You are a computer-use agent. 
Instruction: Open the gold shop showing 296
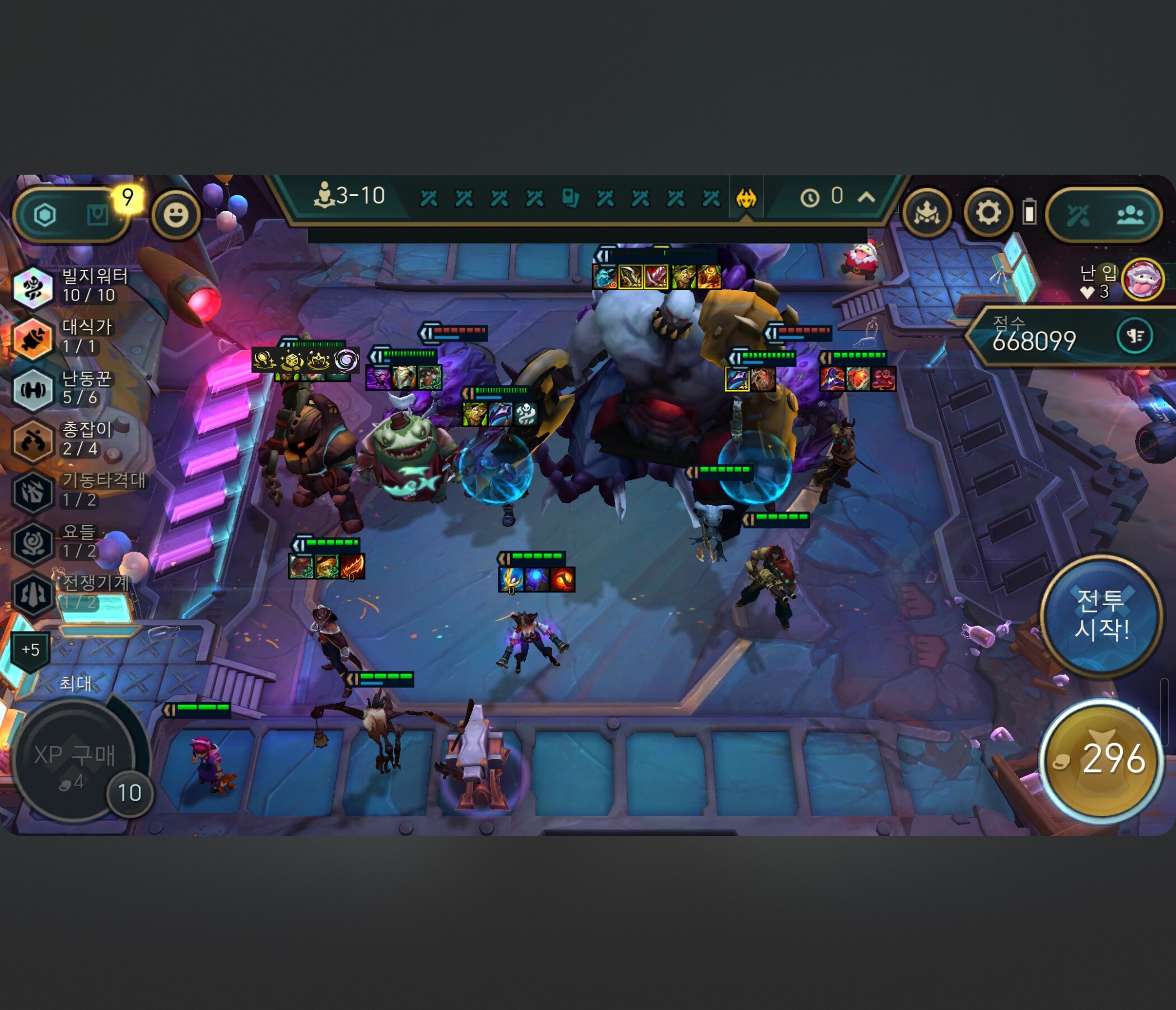point(1102,759)
